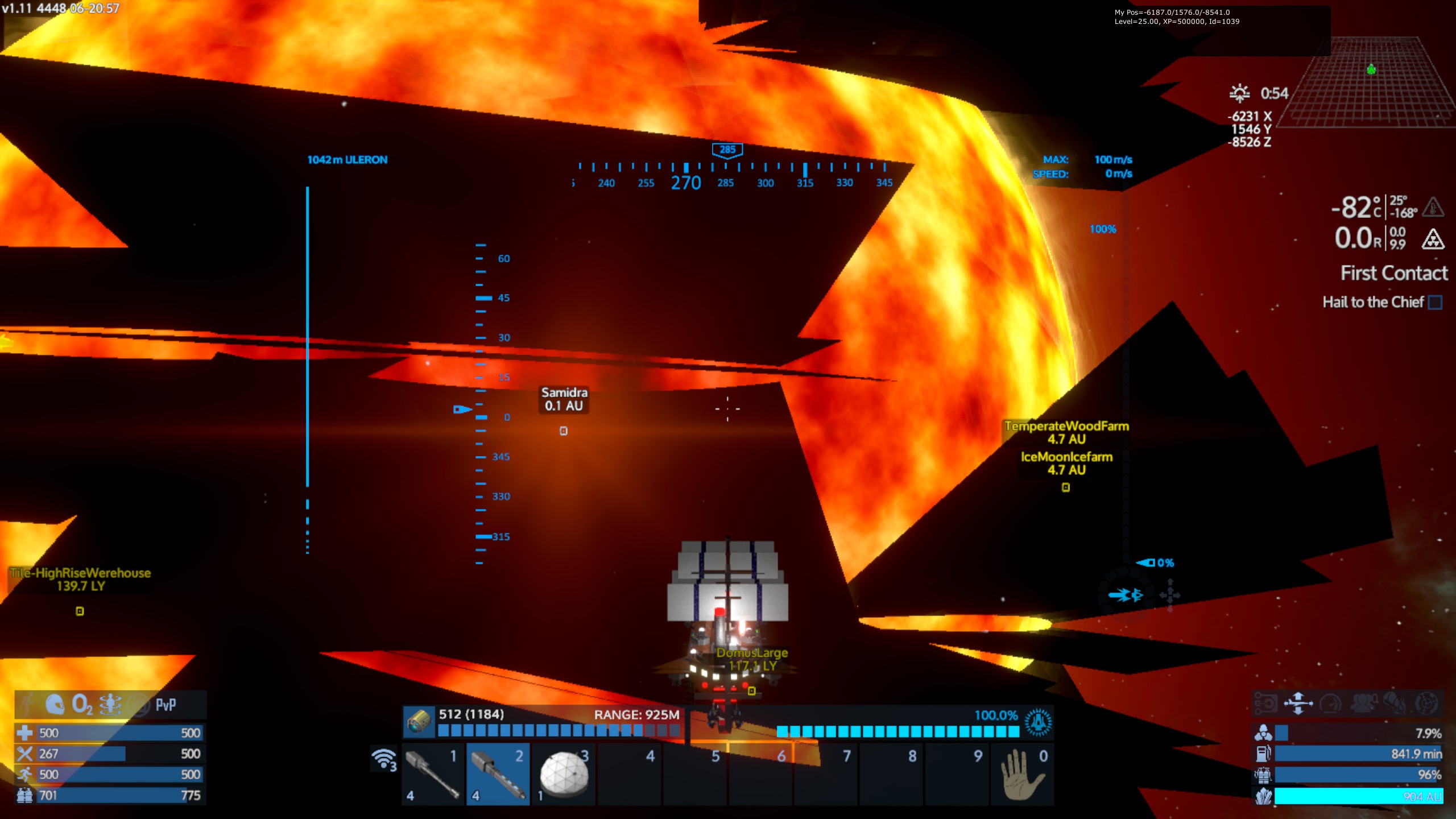
Task: Choose the empty hand slot 0
Action: 1022,774
